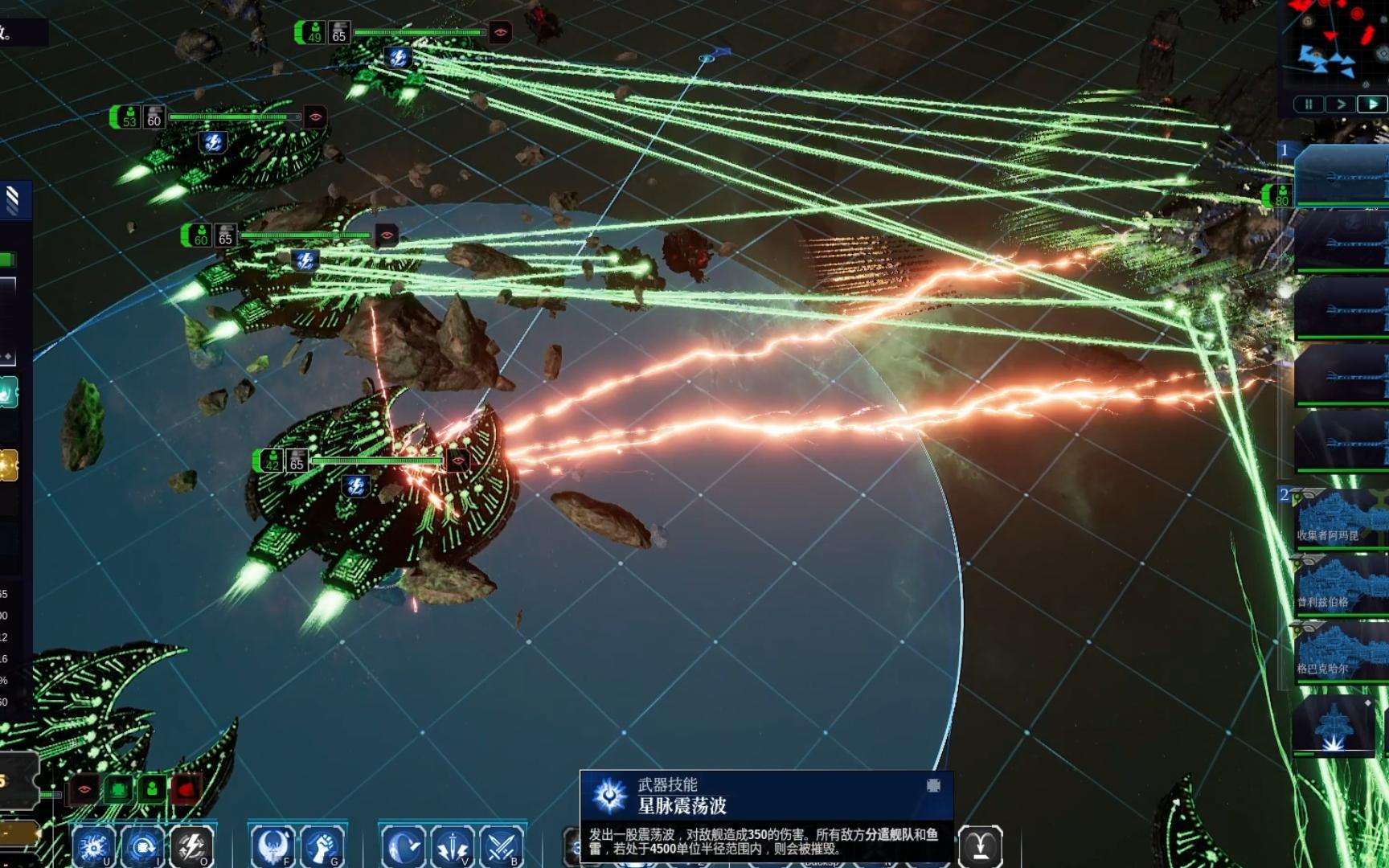Activate the starpulse burst skill (U)
Image resolution: width=1389 pixels, height=868 pixels.
pyautogui.click(x=94, y=846)
